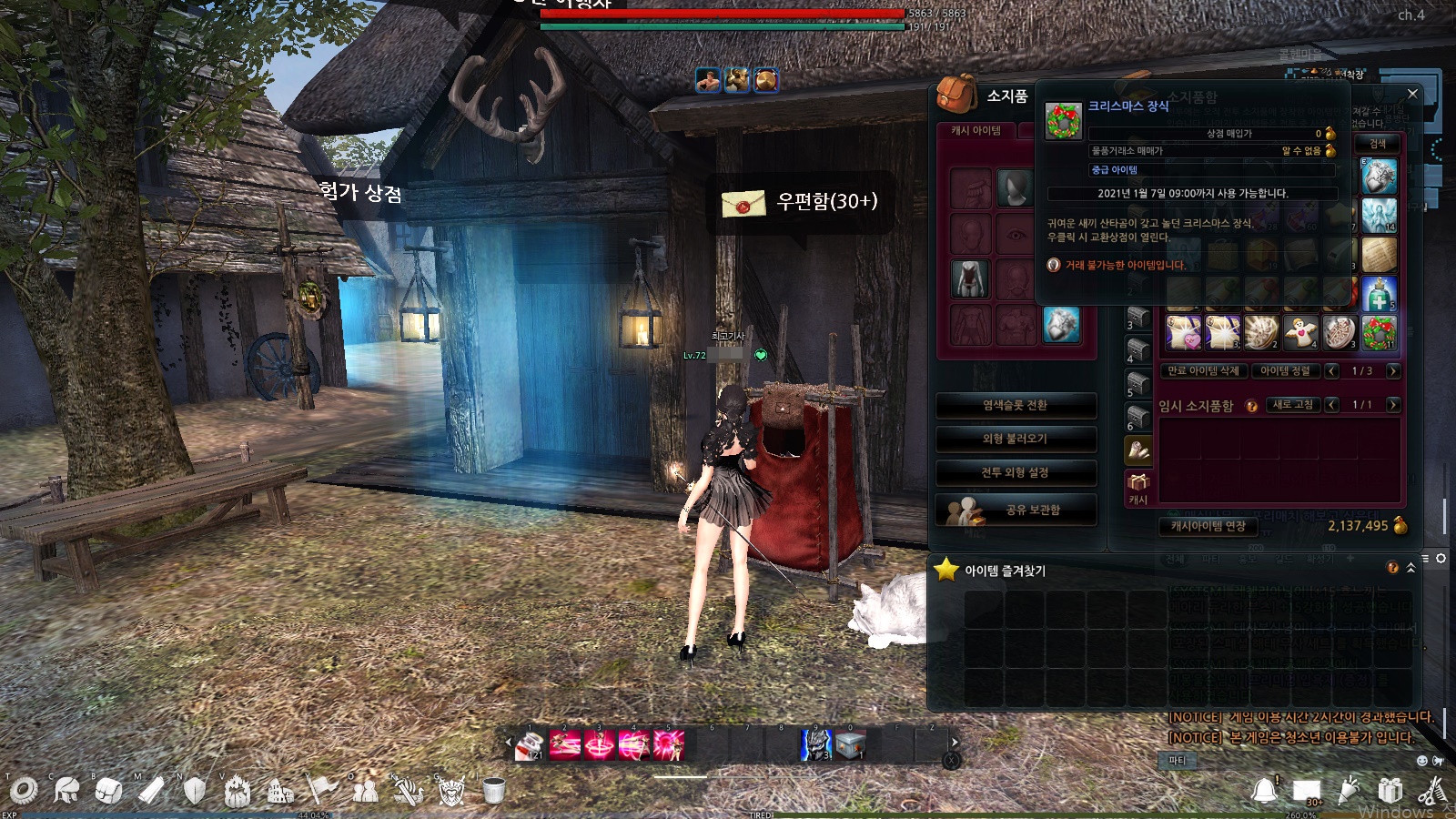Delete expired items with 만료 아이템 삭제
Viewport: 1456px width, 819px height.
coord(1203,370)
